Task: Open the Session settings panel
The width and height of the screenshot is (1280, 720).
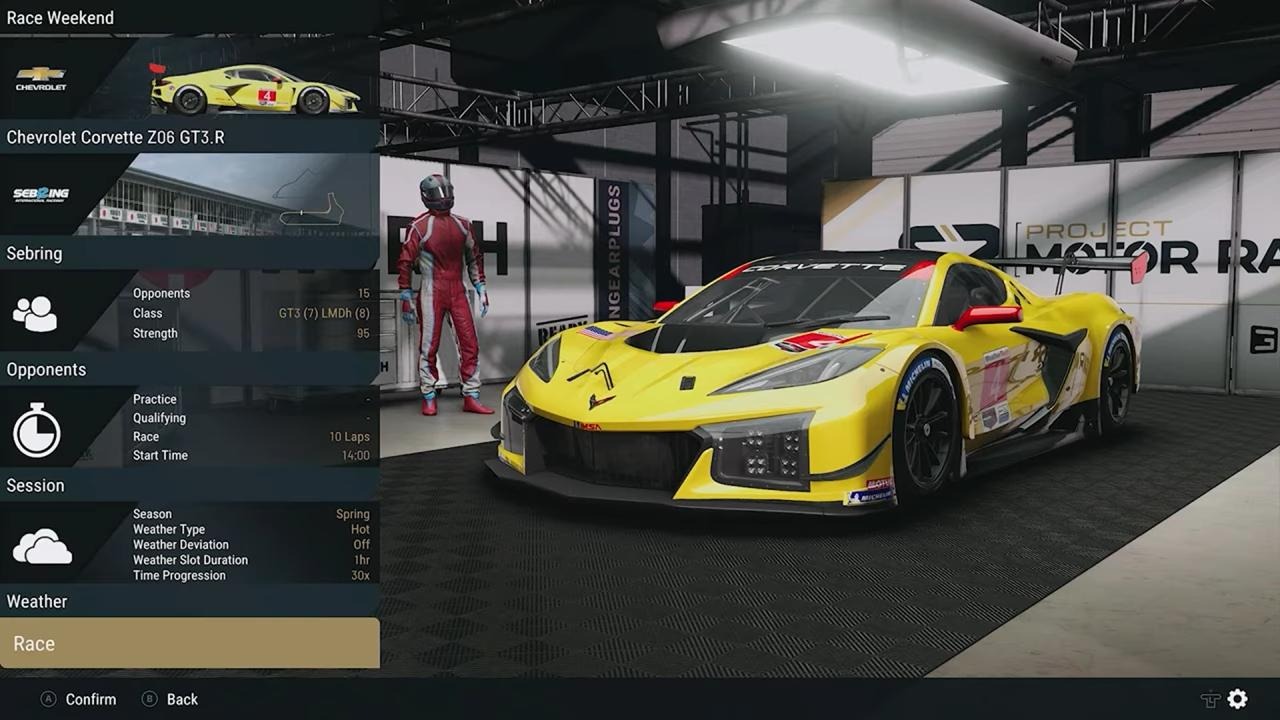Action: pos(189,485)
